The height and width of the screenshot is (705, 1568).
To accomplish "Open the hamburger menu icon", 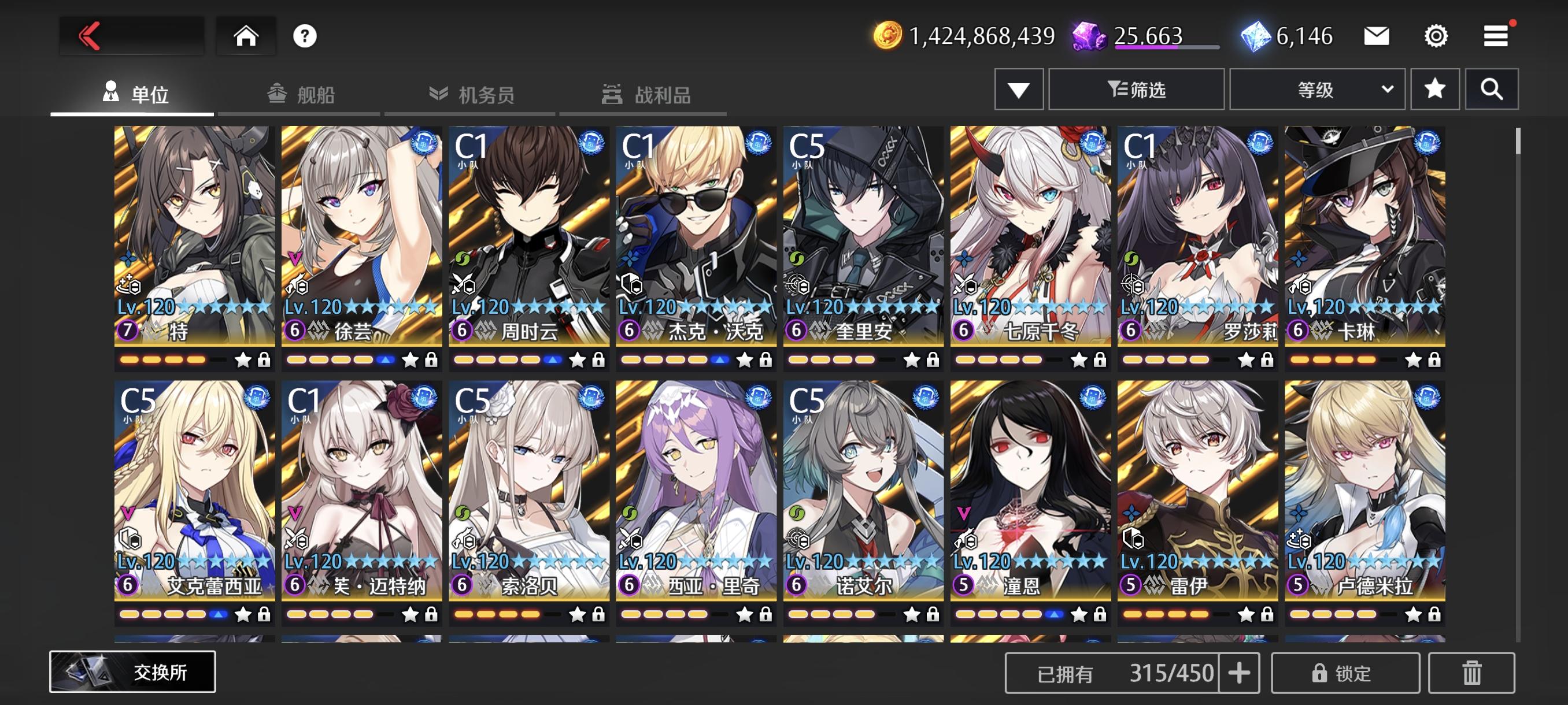I will [1497, 36].
